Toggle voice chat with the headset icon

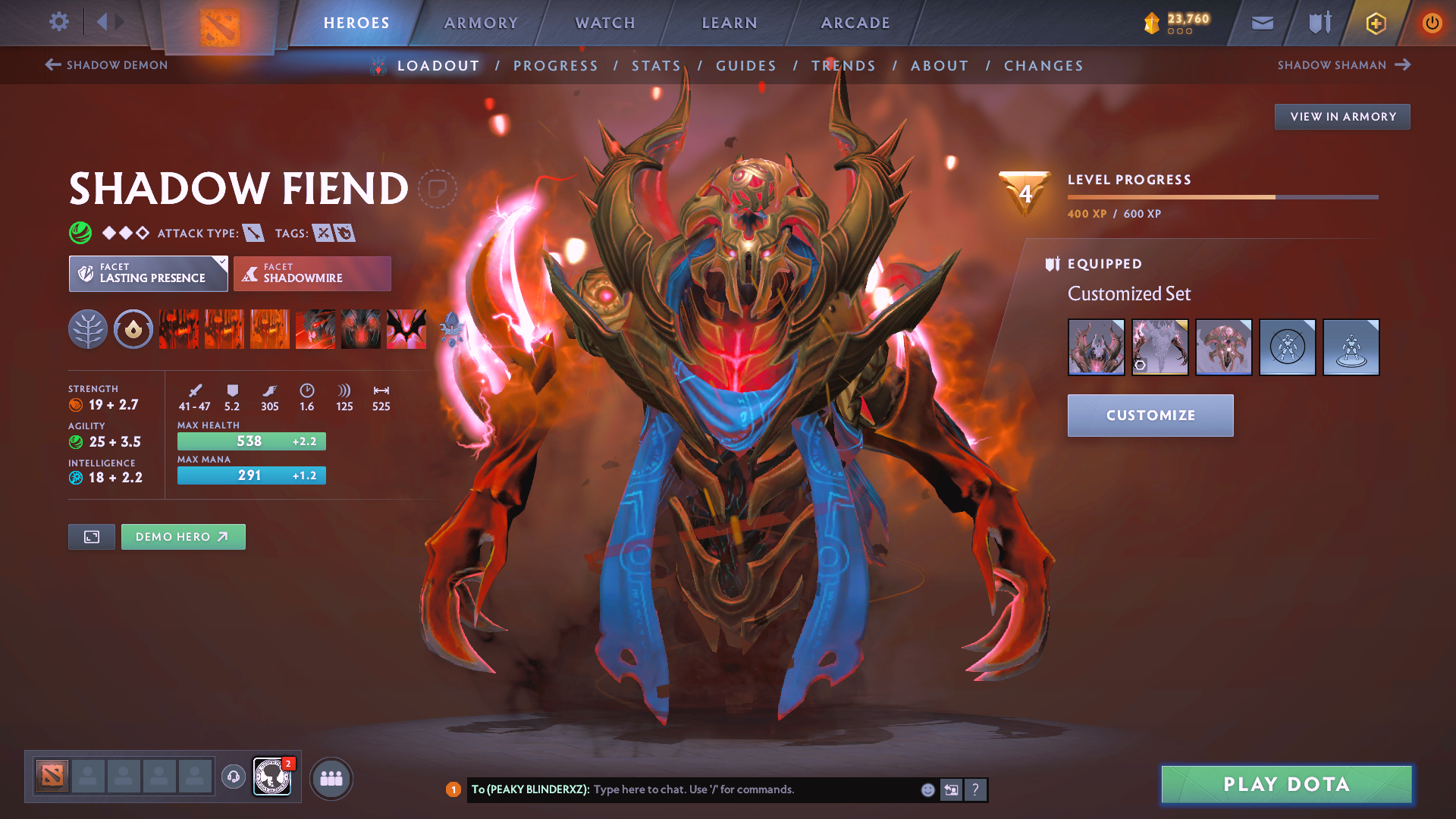pos(233,777)
